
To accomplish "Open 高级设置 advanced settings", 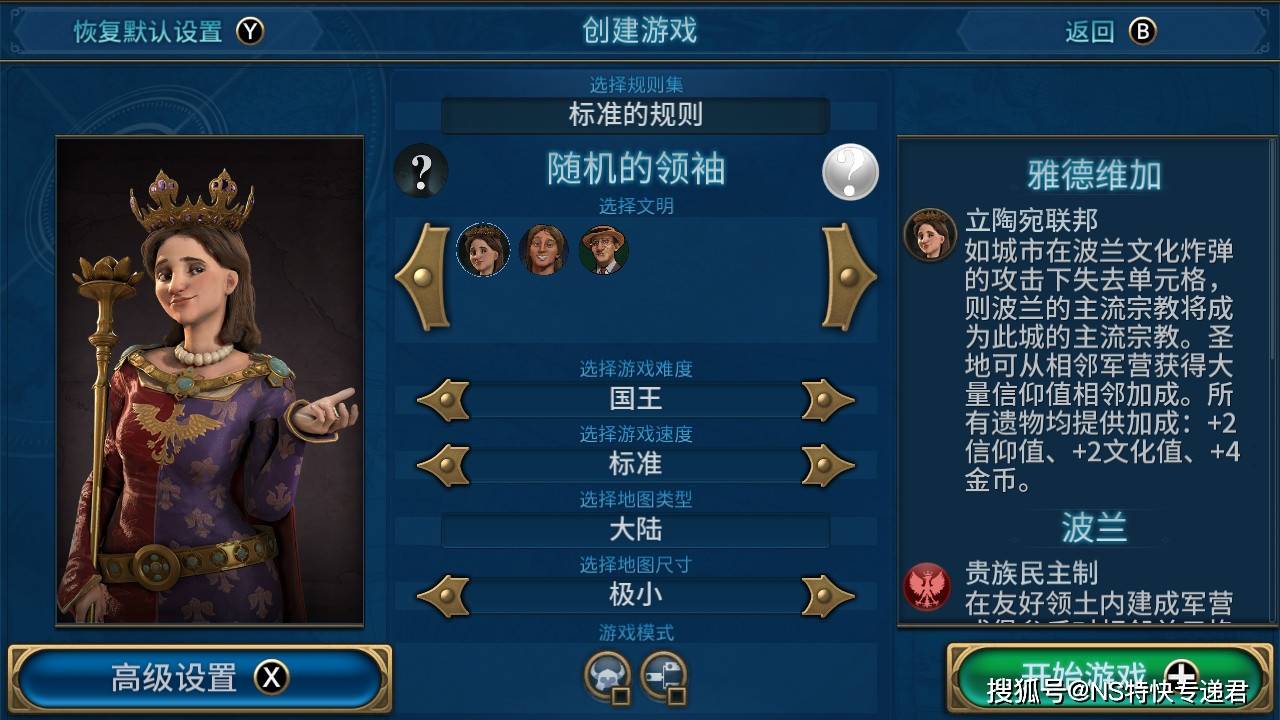I will click(x=199, y=678).
